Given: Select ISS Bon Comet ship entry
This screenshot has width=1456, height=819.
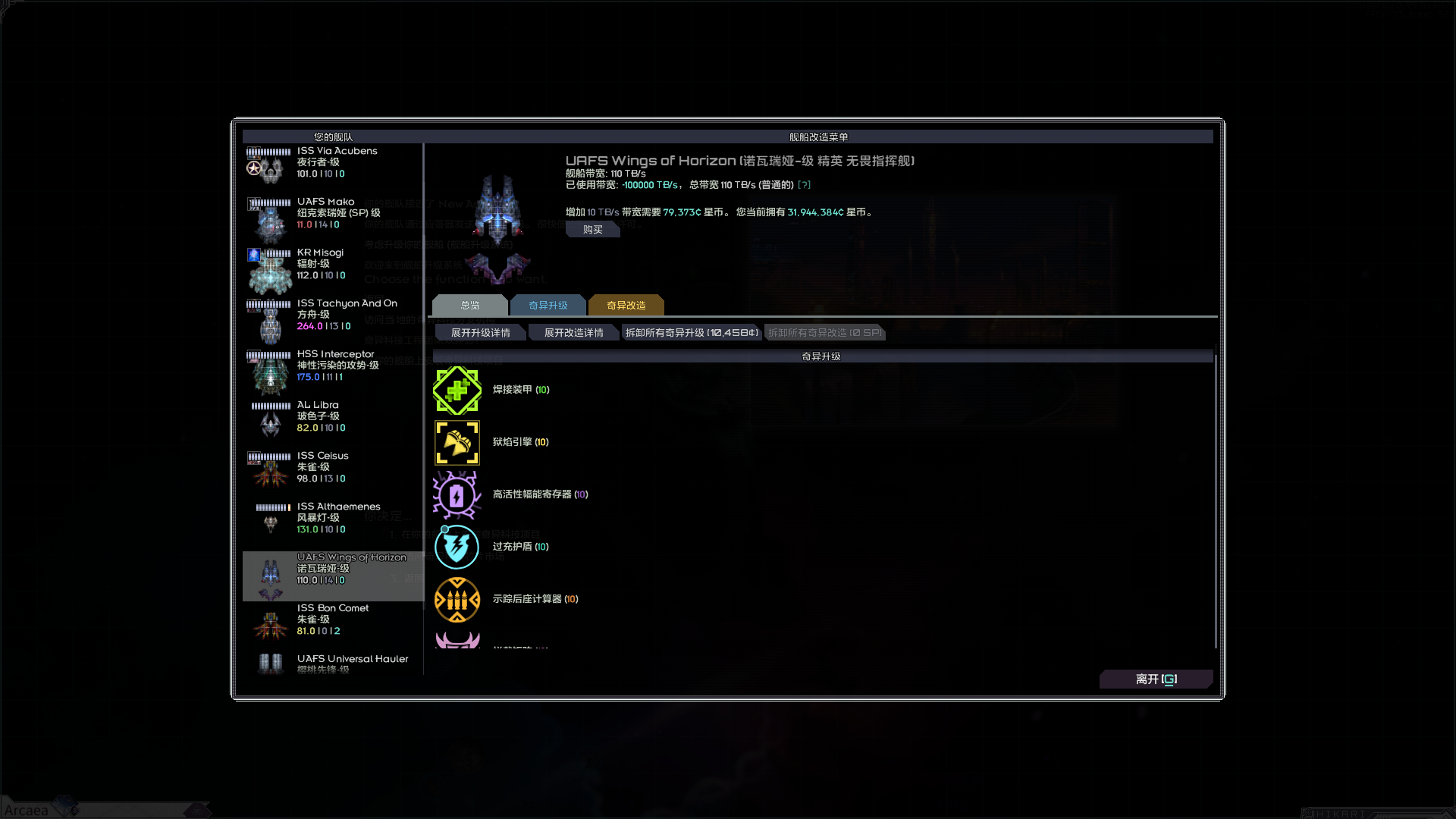Looking at the screenshot, I should [332, 620].
